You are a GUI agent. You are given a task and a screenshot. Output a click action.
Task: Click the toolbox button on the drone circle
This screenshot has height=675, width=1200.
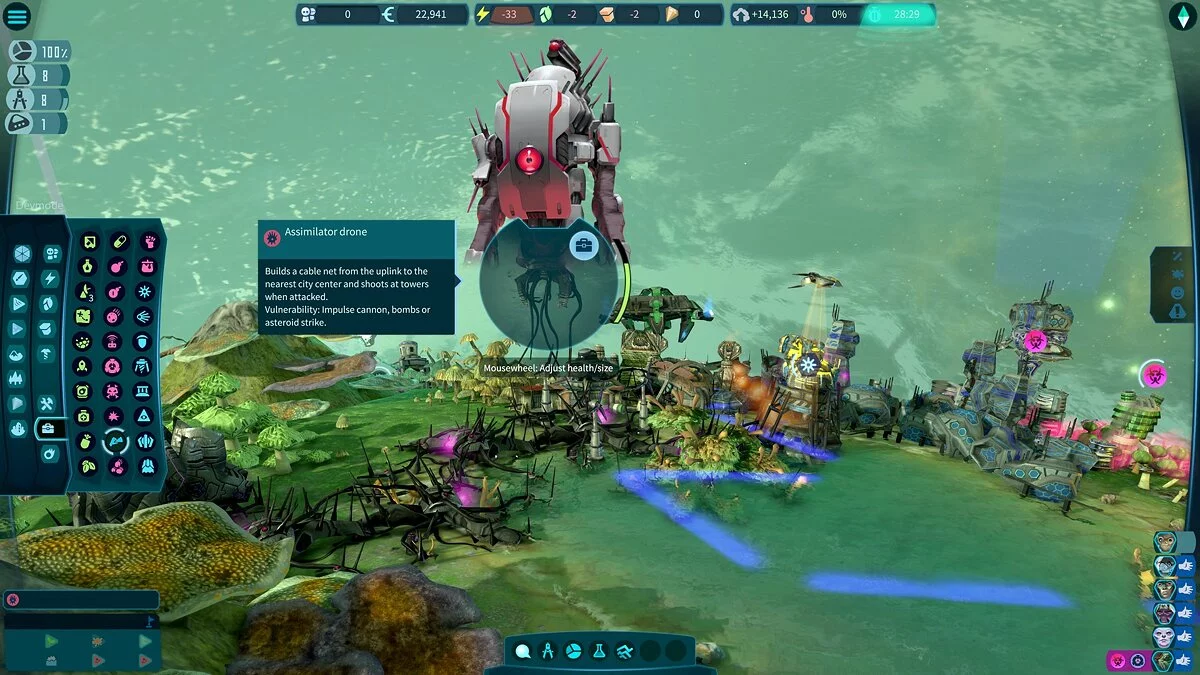[x=583, y=246]
